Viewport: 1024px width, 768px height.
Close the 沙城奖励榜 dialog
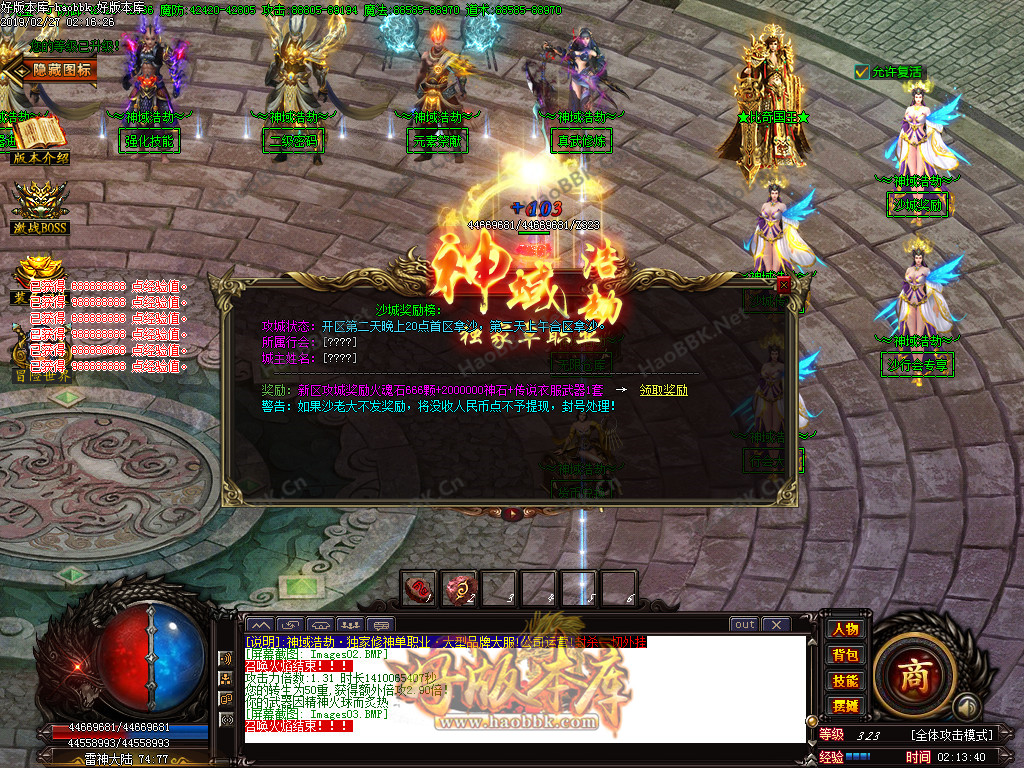coord(783,285)
